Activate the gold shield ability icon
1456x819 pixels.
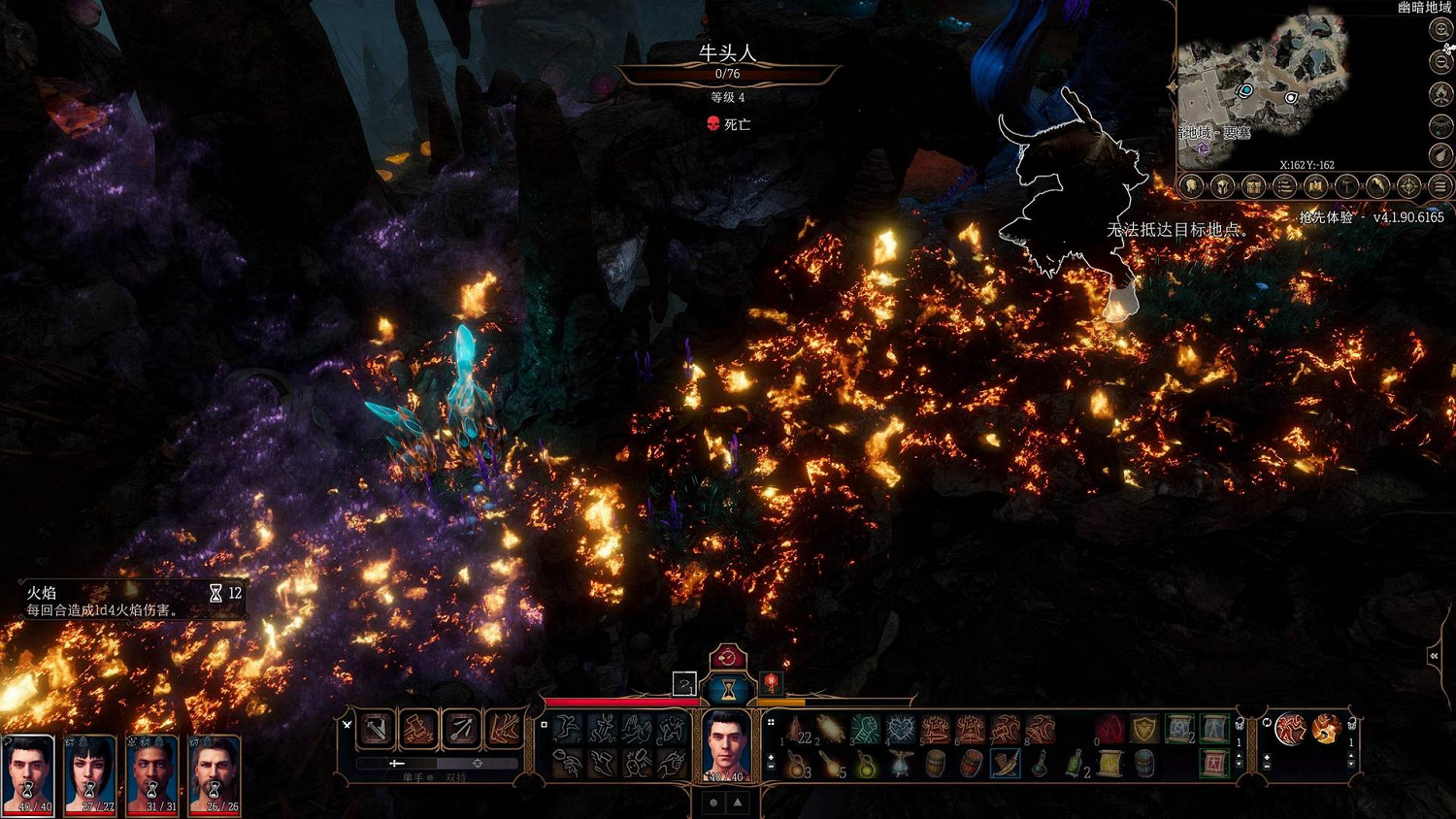pyautogui.click(x=1145, y=729)
